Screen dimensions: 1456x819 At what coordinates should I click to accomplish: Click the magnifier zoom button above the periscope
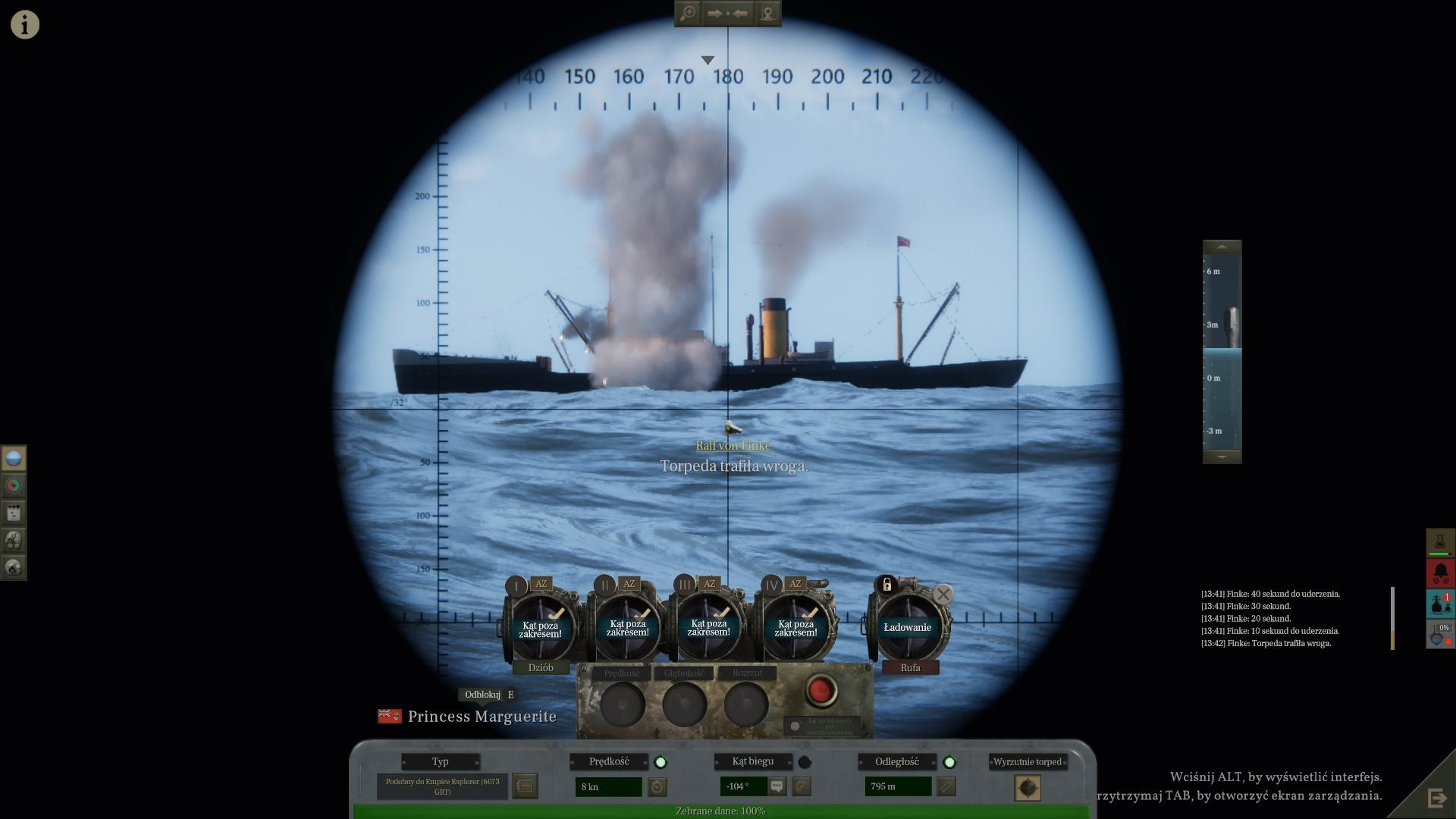point(688,14)
